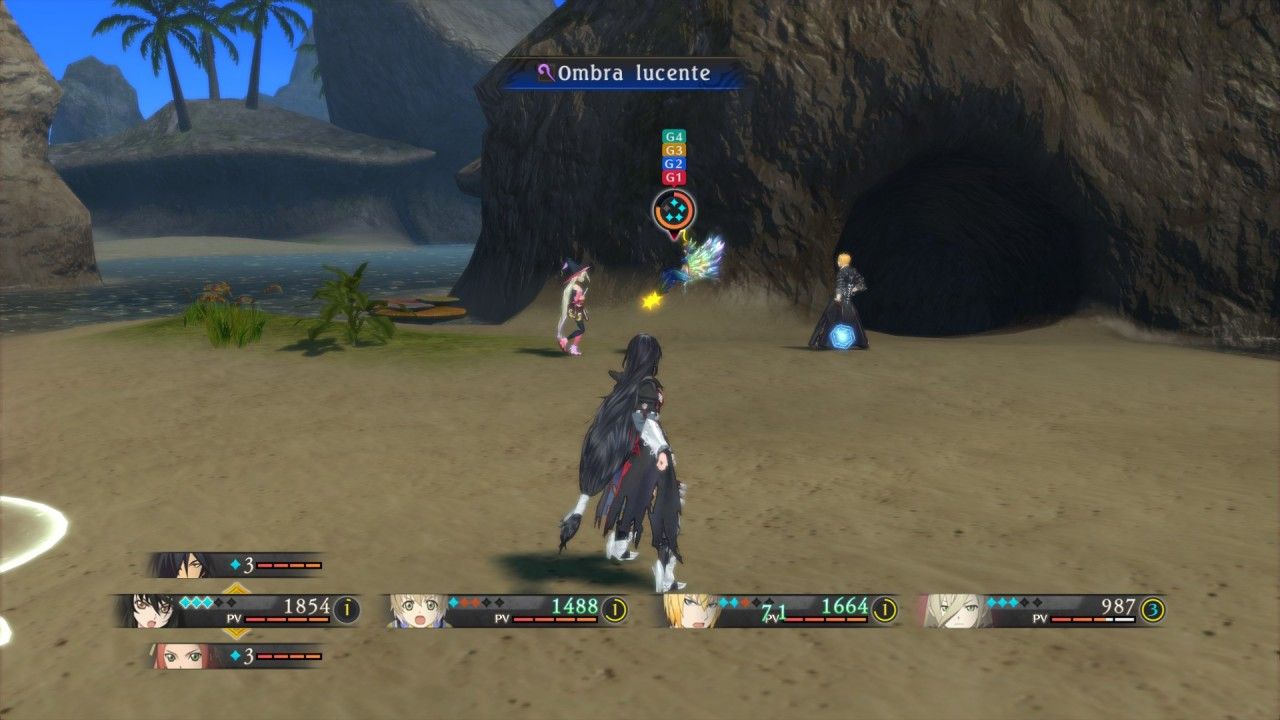Click the red G1 grade badge

[x=673, y=177]
